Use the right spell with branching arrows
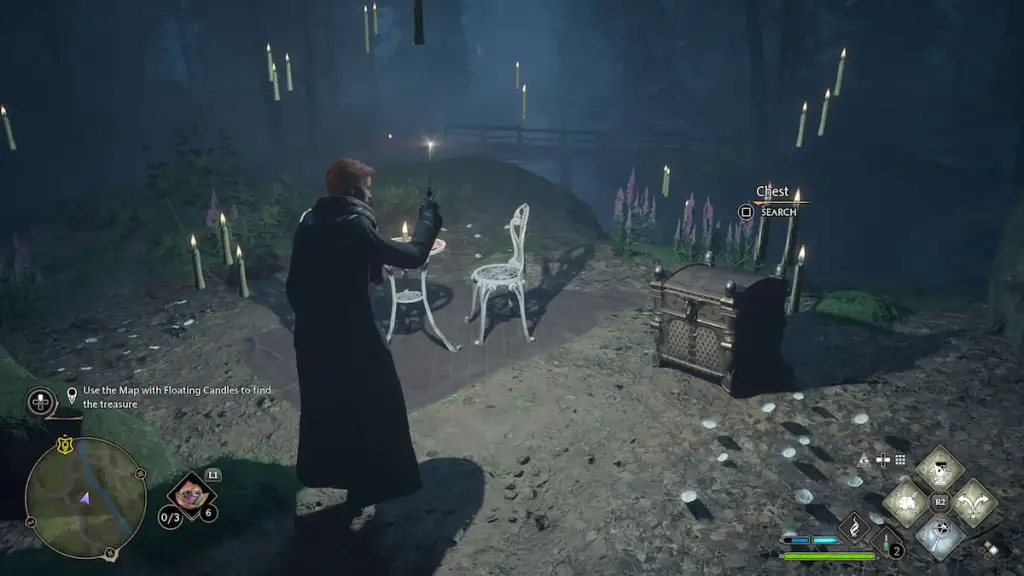Image resolution: width=1024 pixels, height=576 pixels. [x=974, y=502]
